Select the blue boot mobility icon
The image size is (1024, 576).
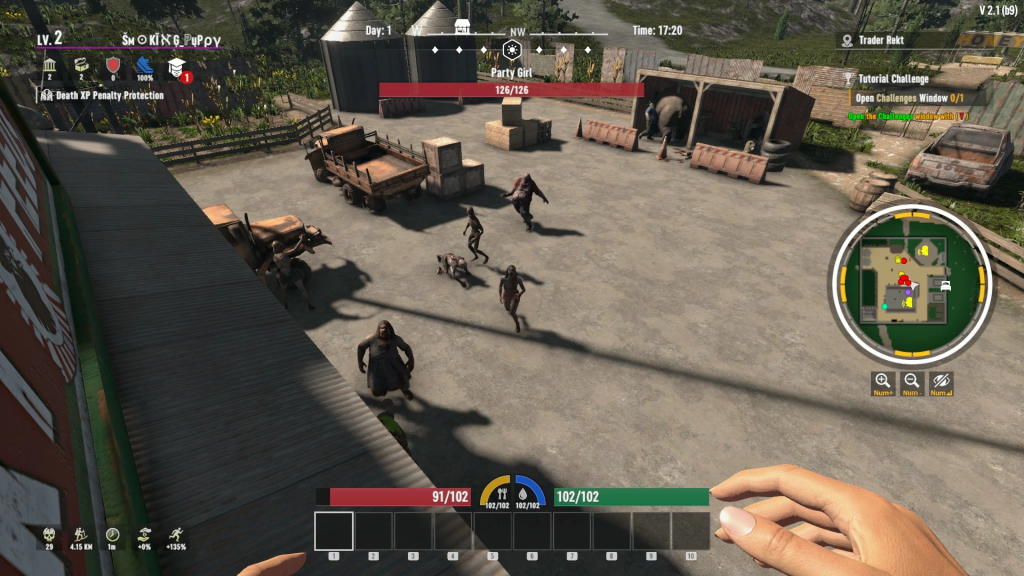(145, 65)
